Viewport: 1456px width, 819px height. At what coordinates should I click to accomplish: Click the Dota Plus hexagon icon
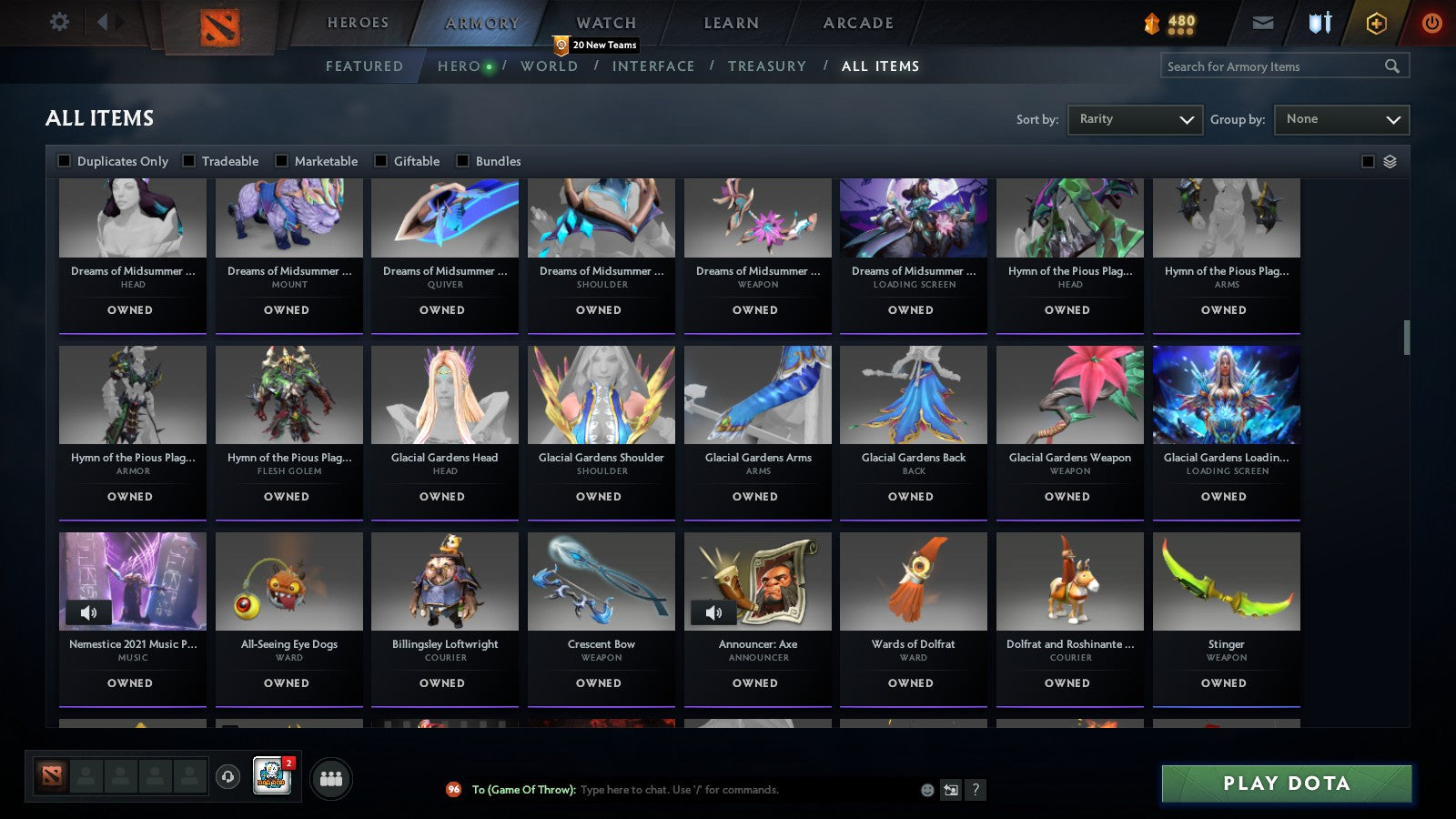click(x=1376, y=22)
